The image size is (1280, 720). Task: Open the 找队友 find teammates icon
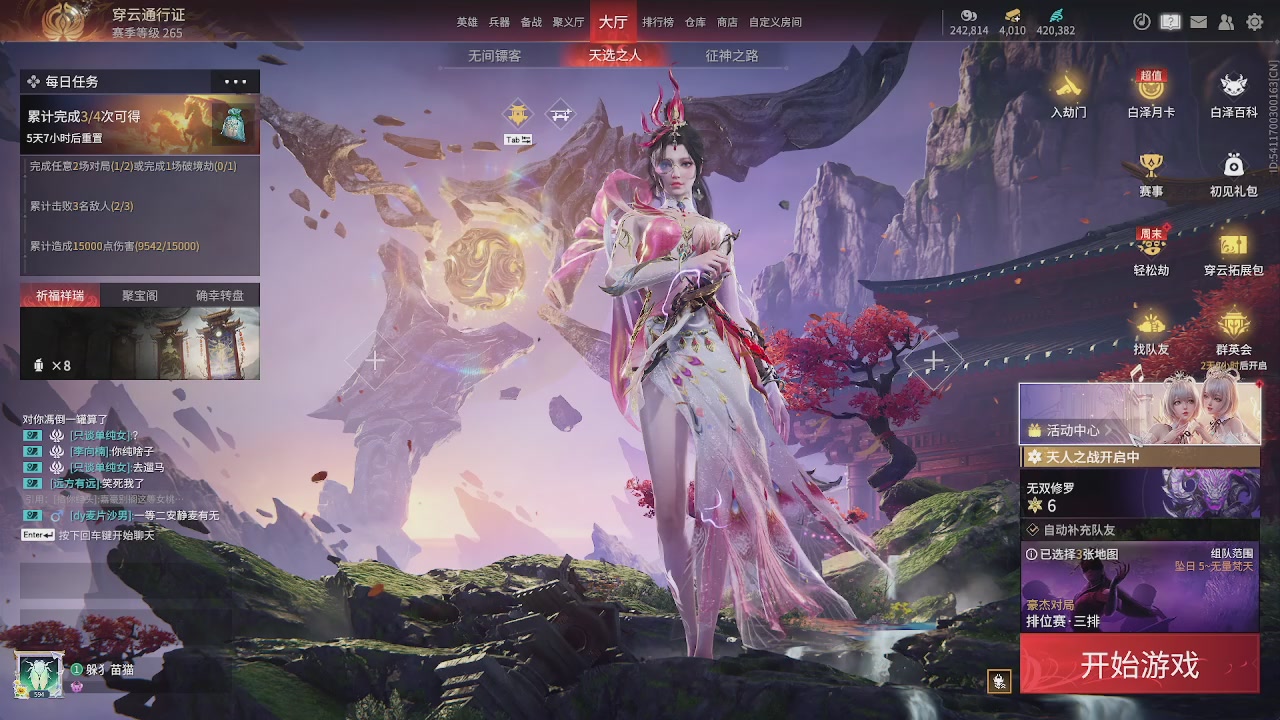point(1151,331)
